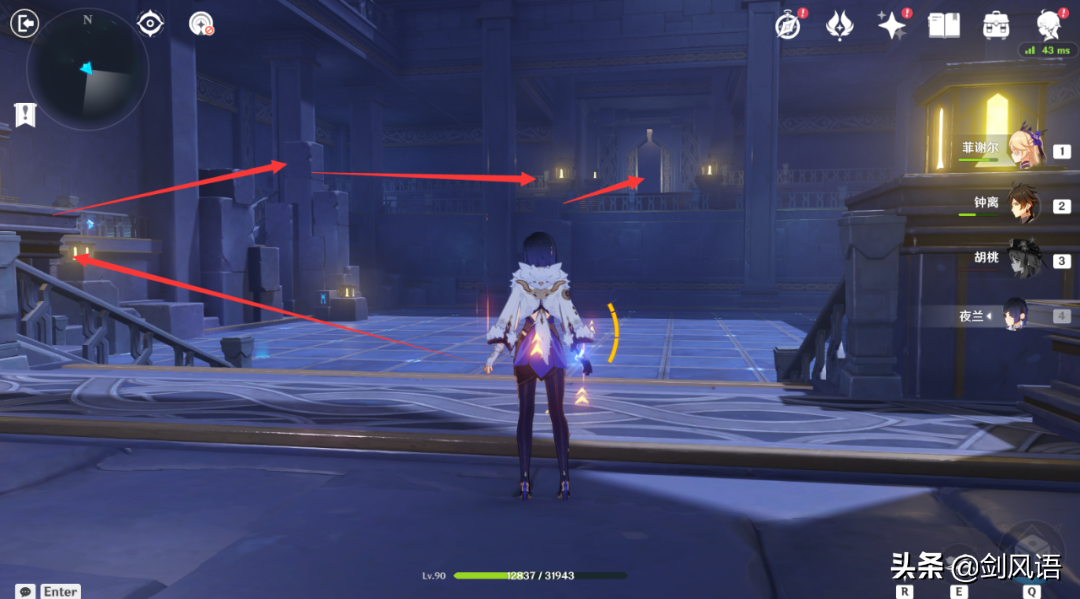Click the signal icon with red prohibition mark
The width and height of the screenshot is (1080, 599).
[201, 24]
